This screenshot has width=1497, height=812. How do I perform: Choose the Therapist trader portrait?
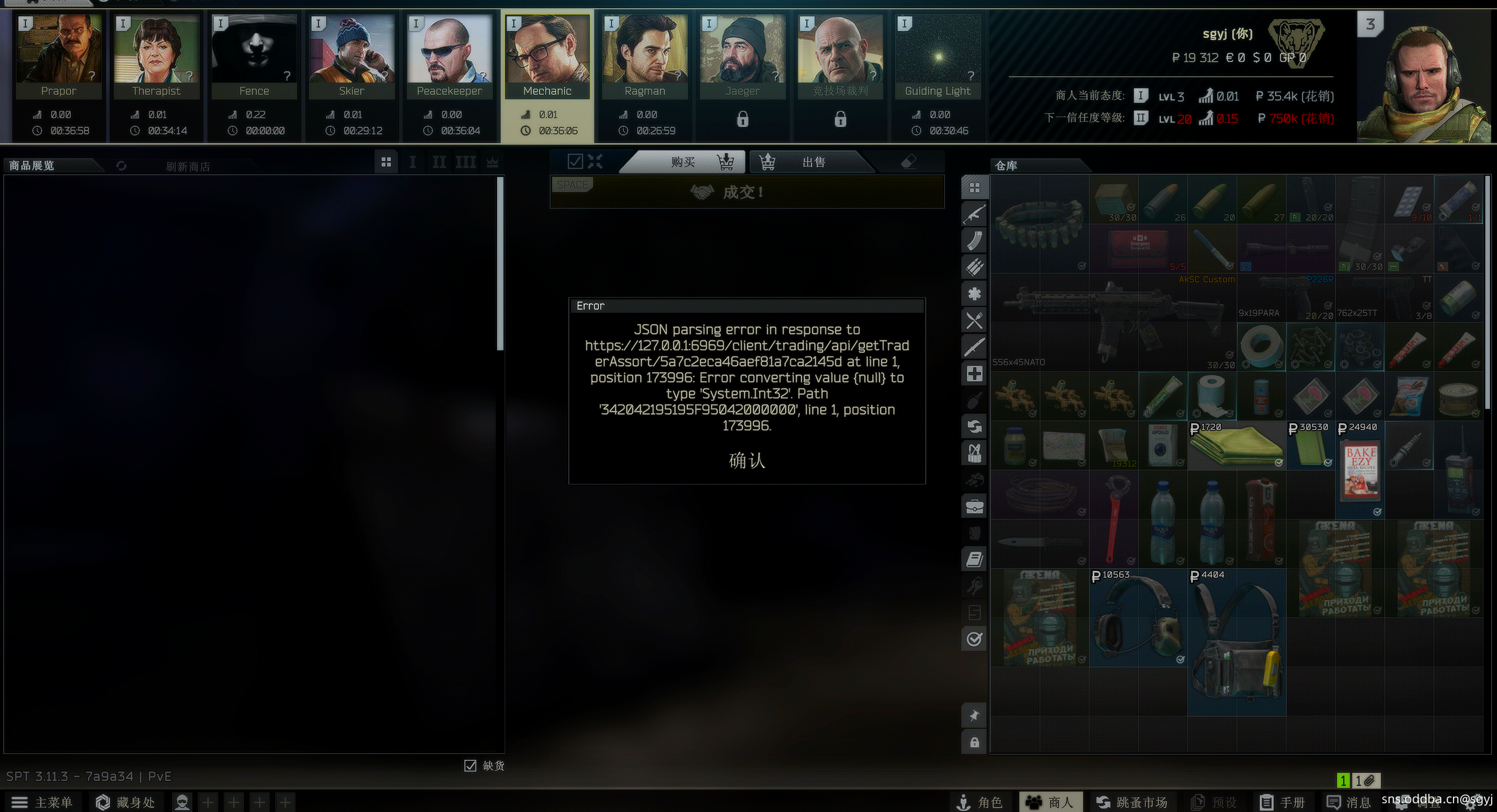(156, 56)
